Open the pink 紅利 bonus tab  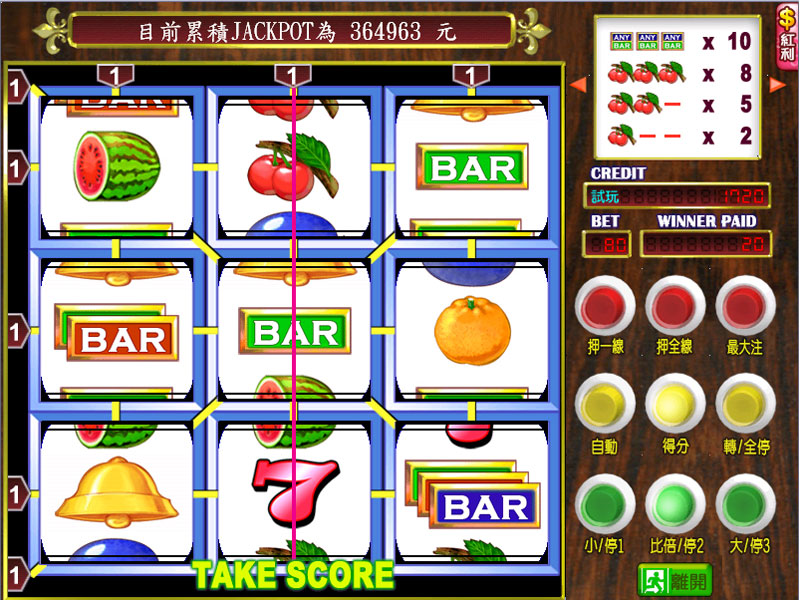coord(787,34)
